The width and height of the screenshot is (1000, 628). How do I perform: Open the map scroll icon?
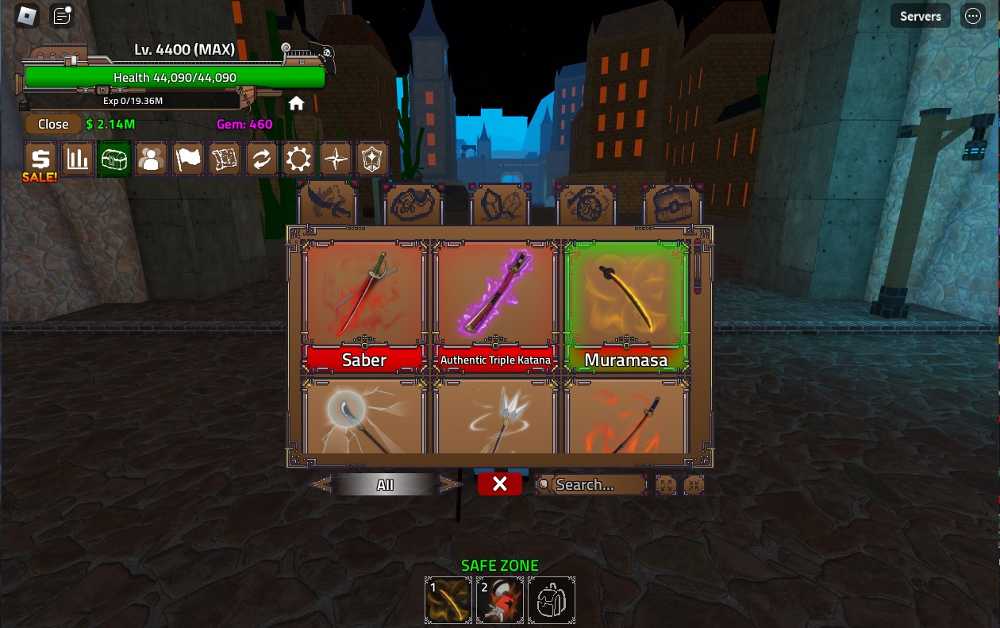tap(225, 158)
